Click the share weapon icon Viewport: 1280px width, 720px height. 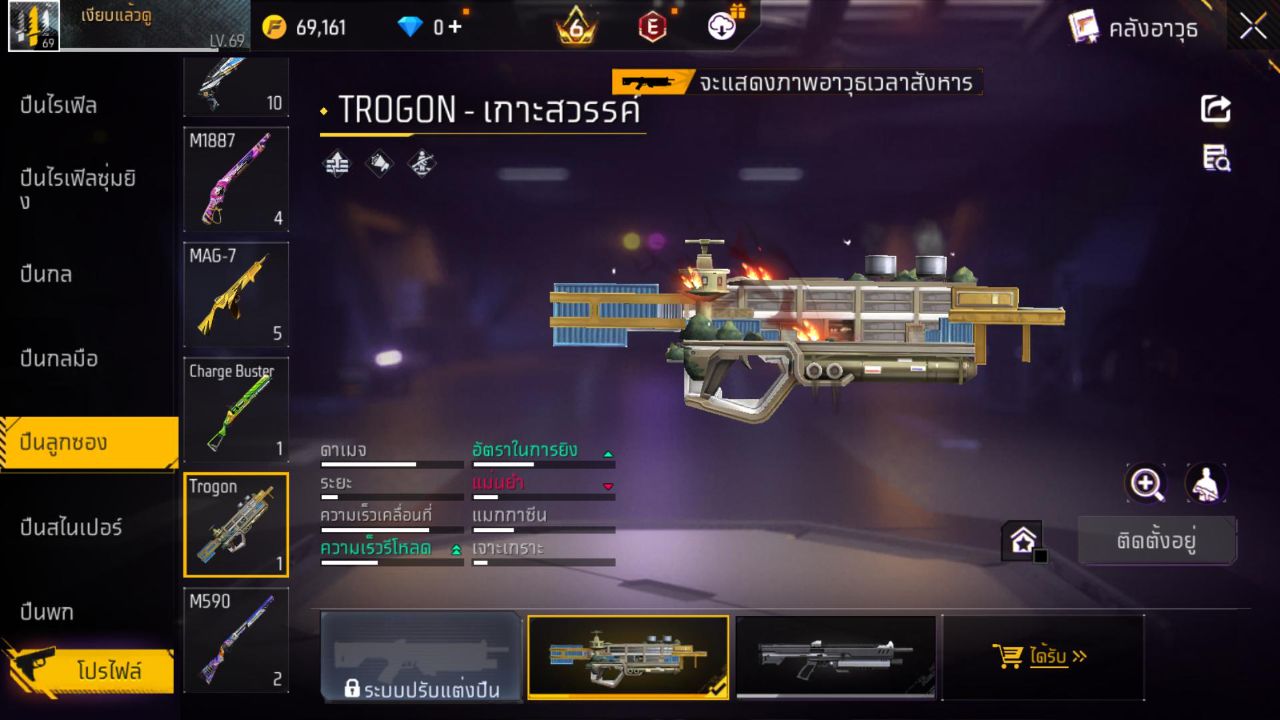(x=1215, y=110)
